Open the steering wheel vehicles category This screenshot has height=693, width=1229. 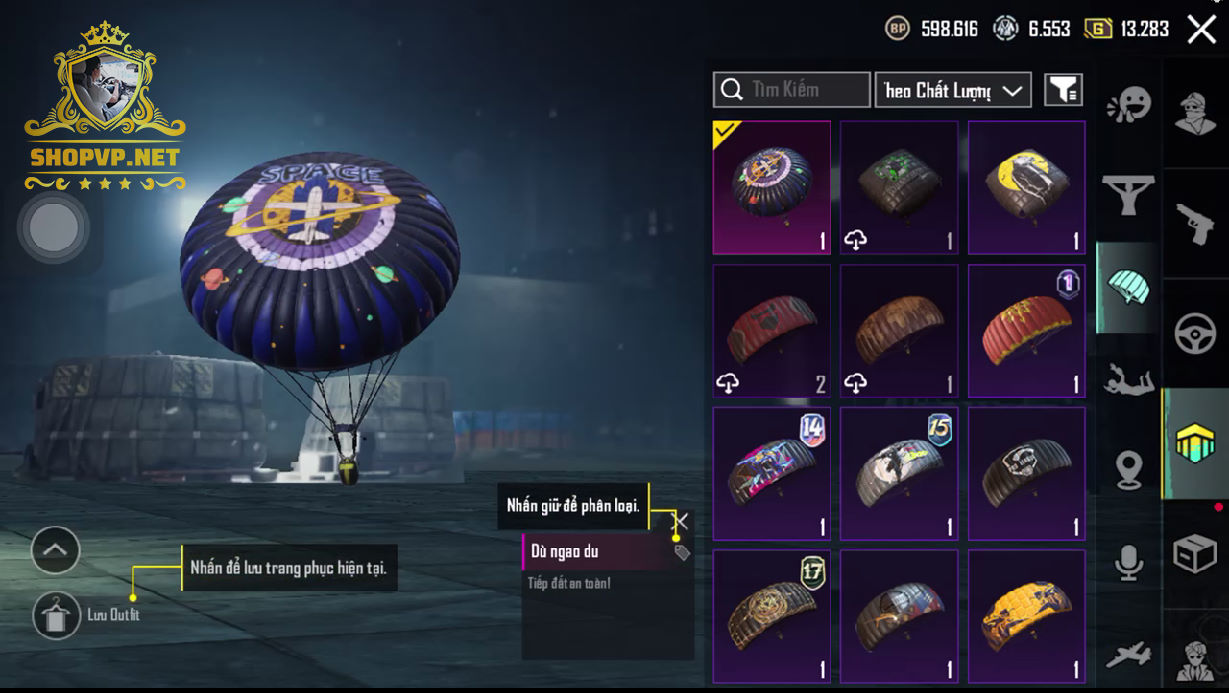tap(1195, 334)
